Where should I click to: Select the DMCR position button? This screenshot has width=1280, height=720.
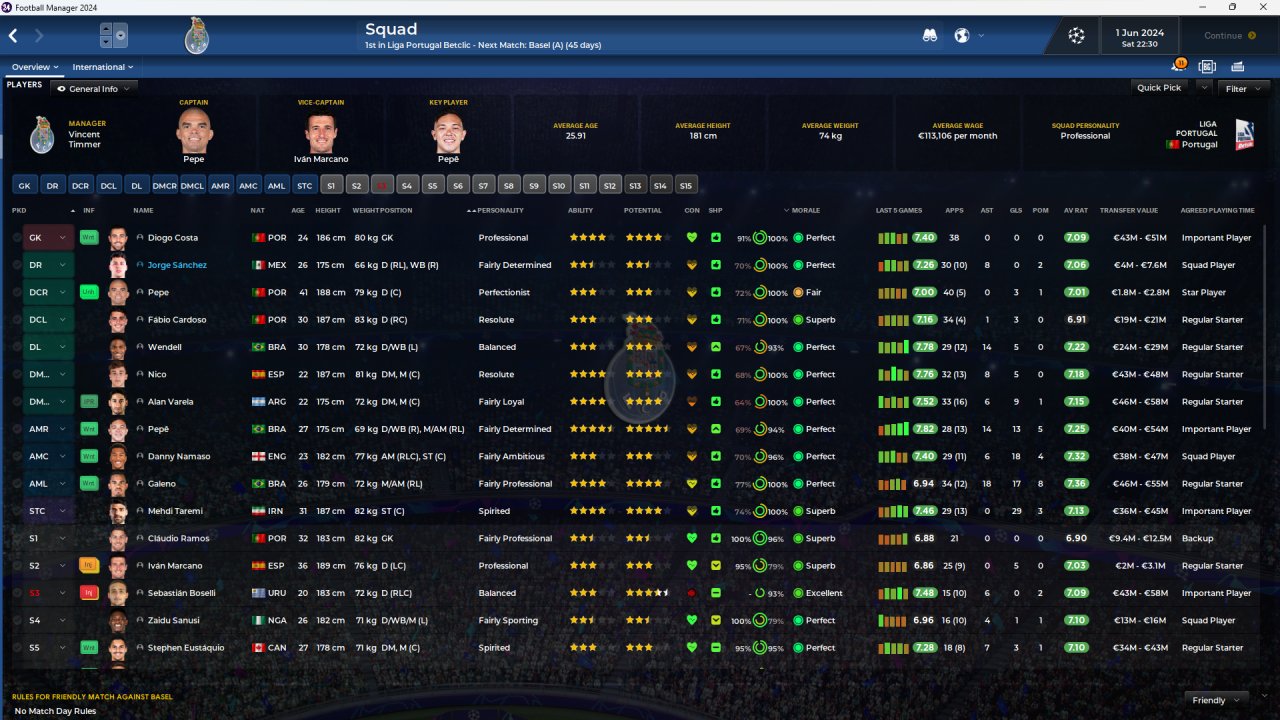click(165, 185)
